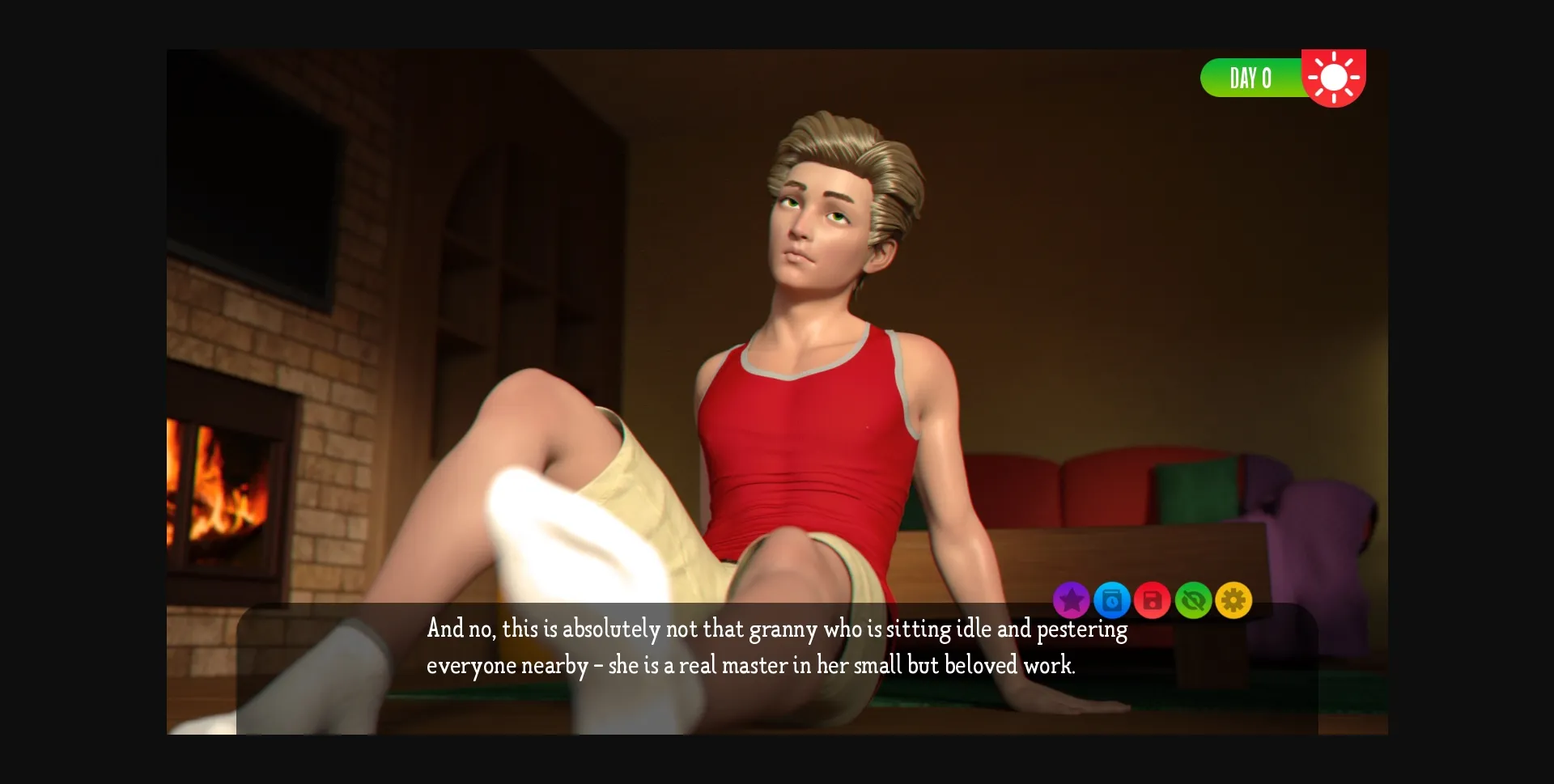Click the DAY 0 badge
1554x784 pixels.
pos(1250,78)
